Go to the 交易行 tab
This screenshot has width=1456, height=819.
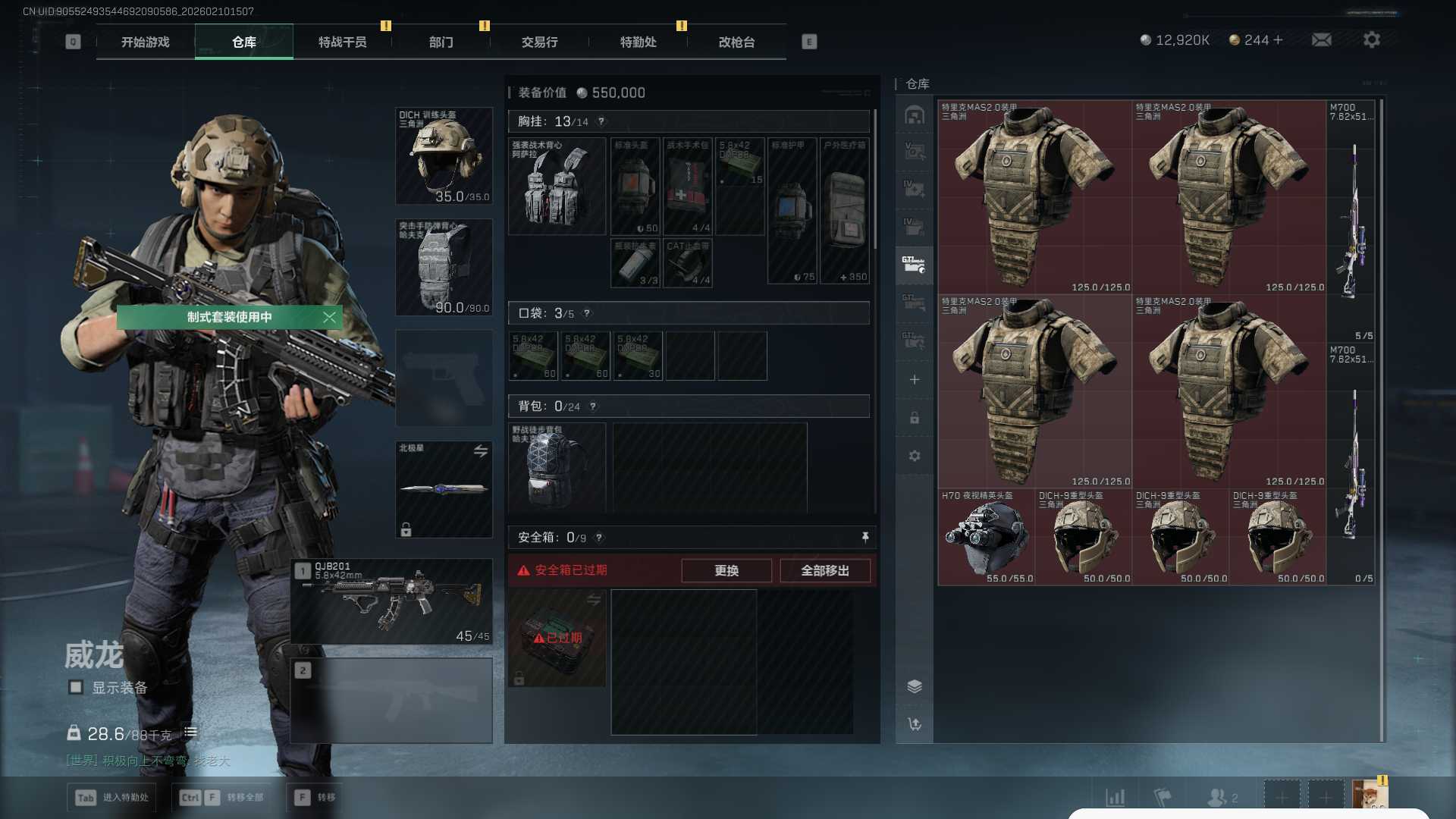pos(539,42)
